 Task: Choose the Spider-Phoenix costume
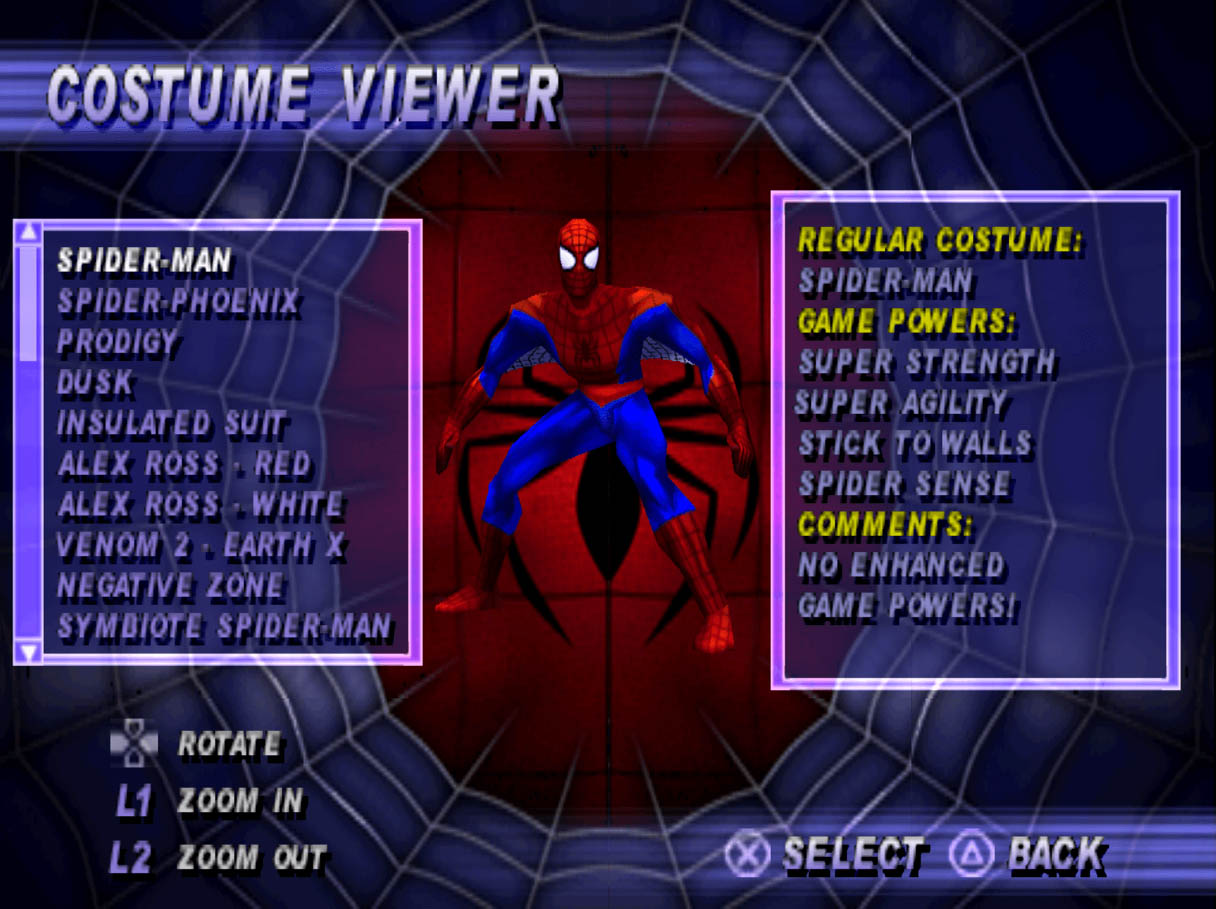point(178,301)
